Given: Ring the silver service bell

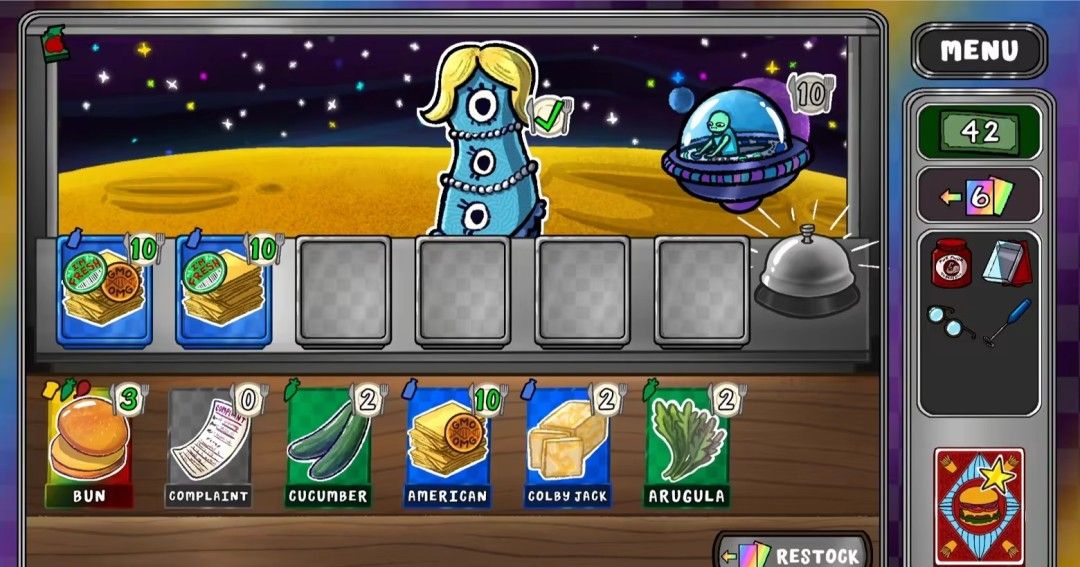Looking at the screenshot, I should [807, 276].
